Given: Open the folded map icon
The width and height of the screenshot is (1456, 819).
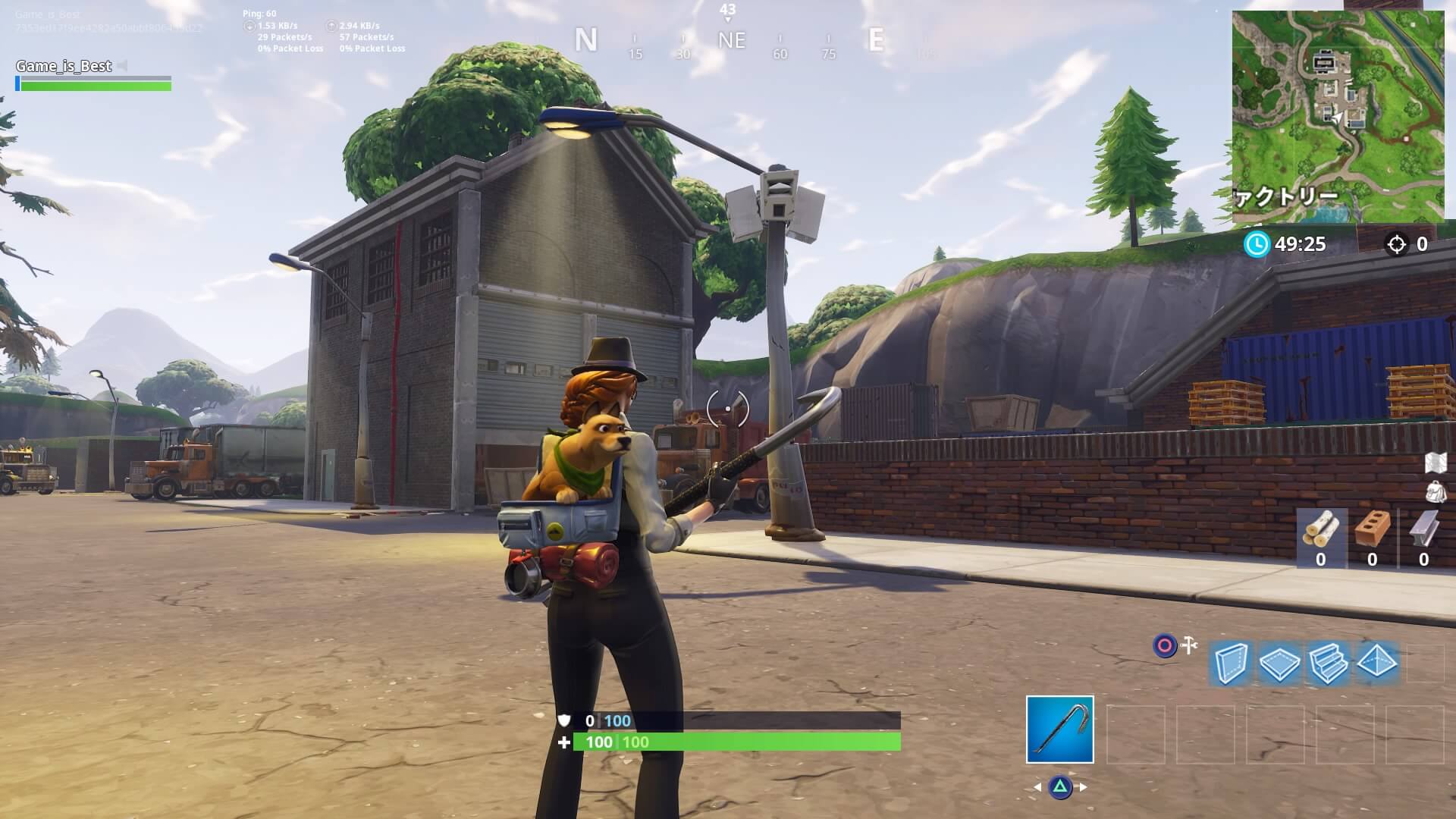Looking at the screenshot, I should pos(1436,462).
